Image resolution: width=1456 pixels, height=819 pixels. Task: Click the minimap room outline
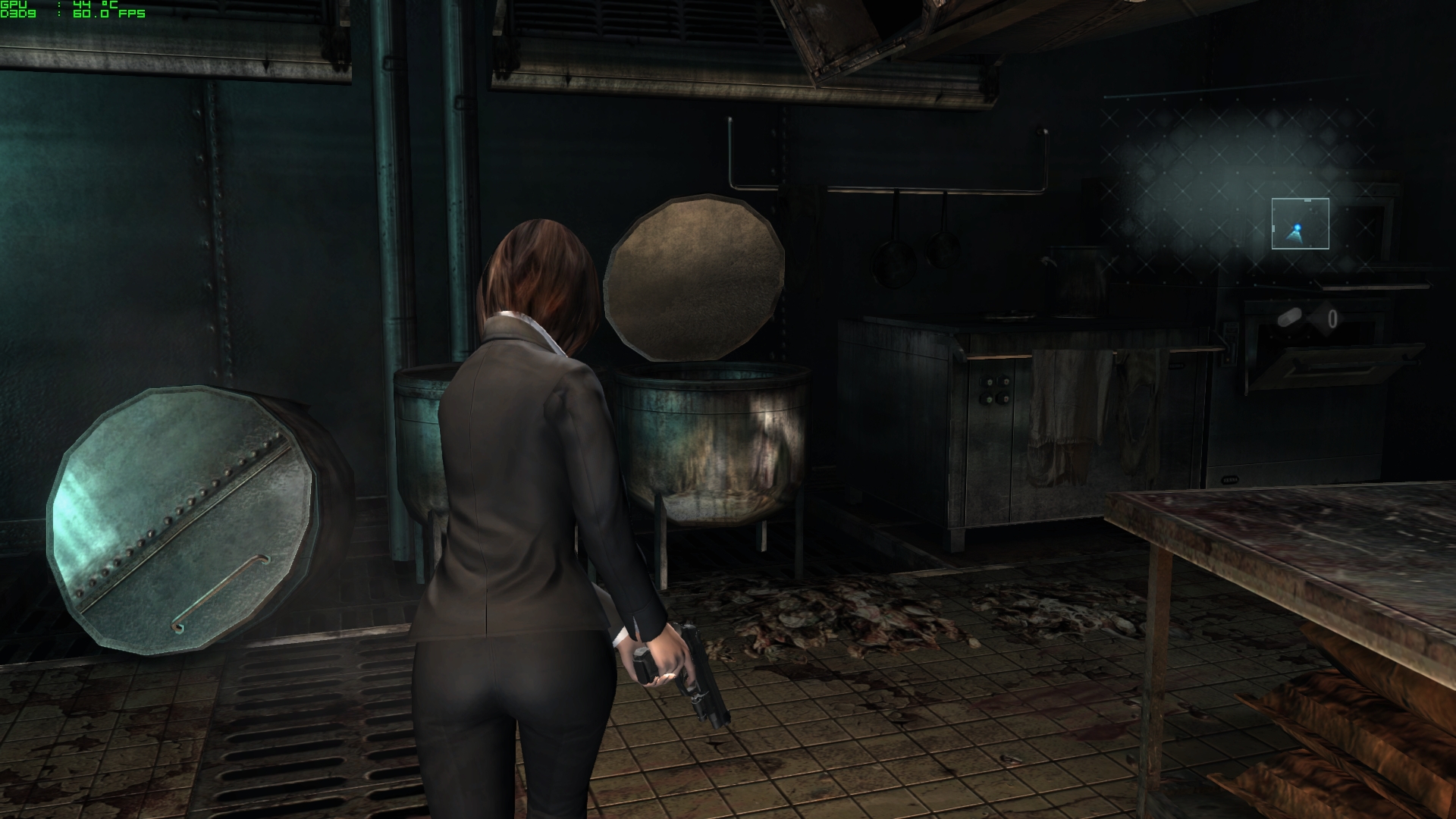point(1300,224)
